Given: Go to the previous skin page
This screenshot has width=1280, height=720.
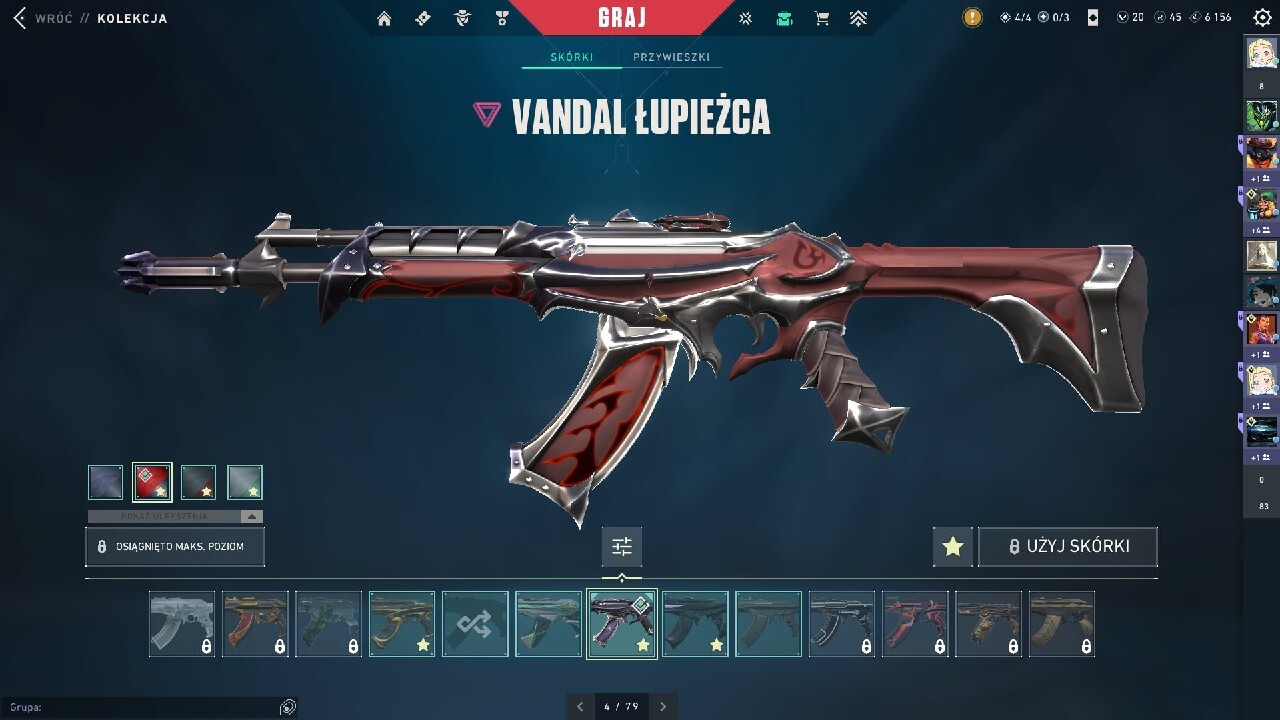Looking at the screenshot, I should [580, 707].
